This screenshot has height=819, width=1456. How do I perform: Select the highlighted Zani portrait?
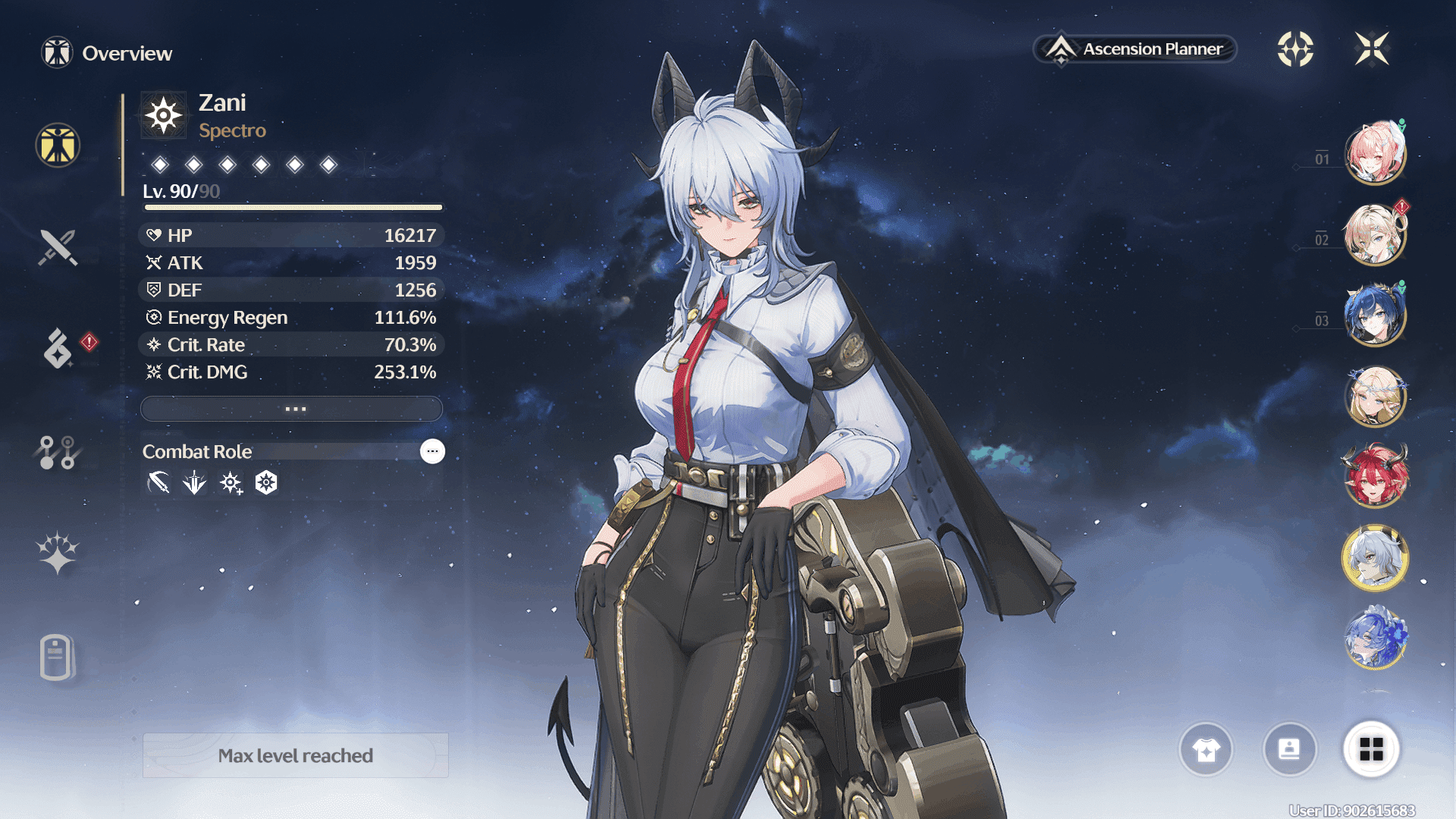tap(1375, 558)
